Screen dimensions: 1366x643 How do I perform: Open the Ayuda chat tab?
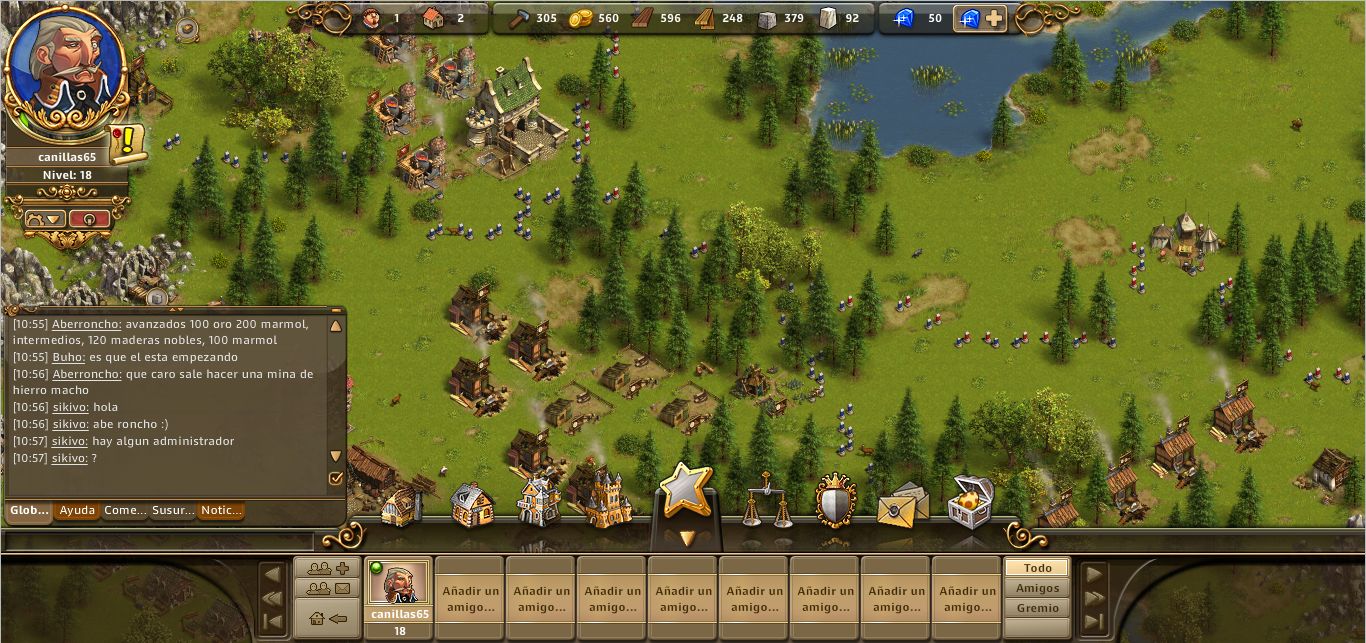point(77,511)
